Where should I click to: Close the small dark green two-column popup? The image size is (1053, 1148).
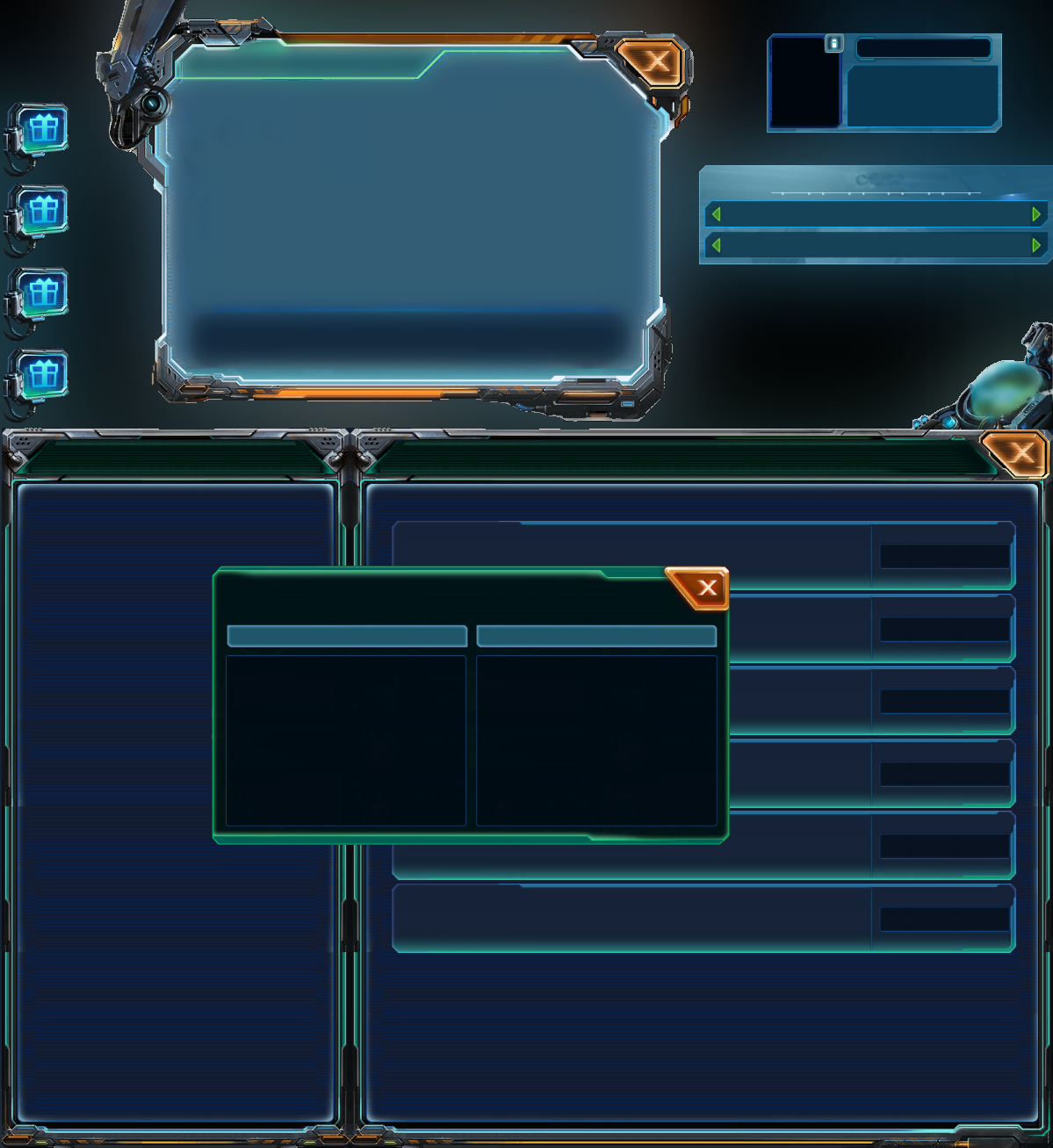tap(706, 588)
